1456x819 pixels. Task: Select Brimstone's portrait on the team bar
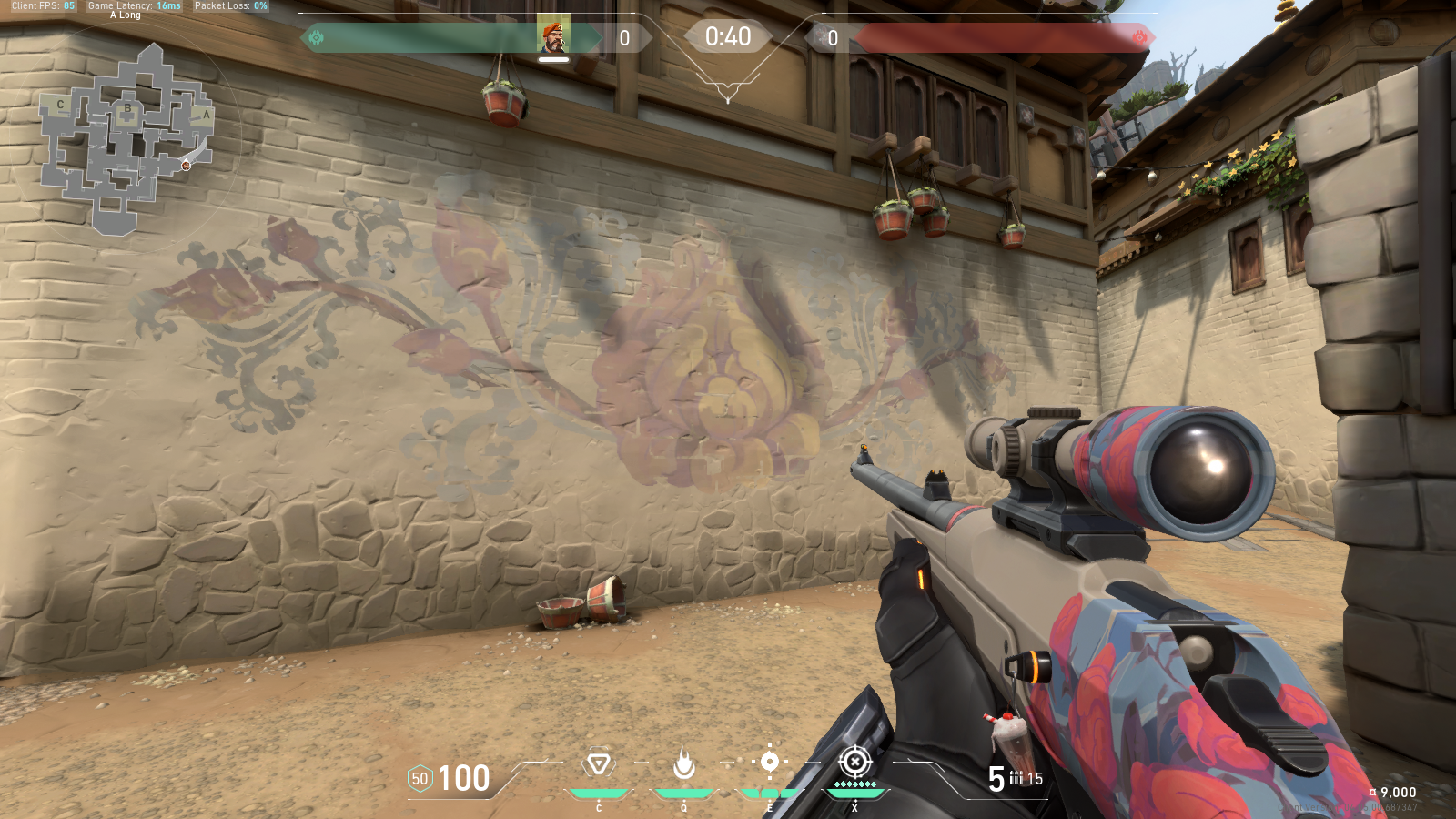(x=552, y=36)
